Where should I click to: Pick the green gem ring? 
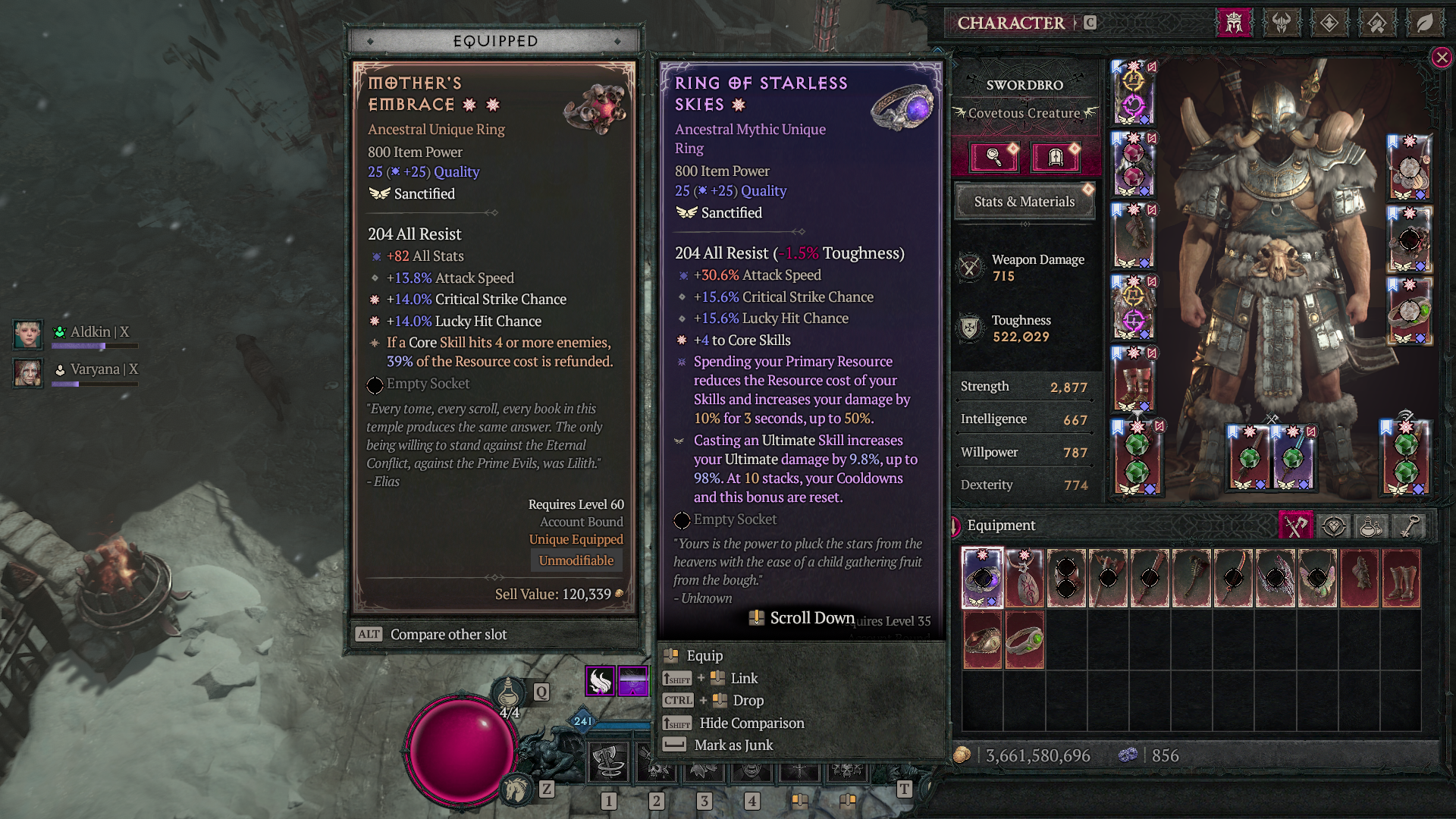point(1025,641)
